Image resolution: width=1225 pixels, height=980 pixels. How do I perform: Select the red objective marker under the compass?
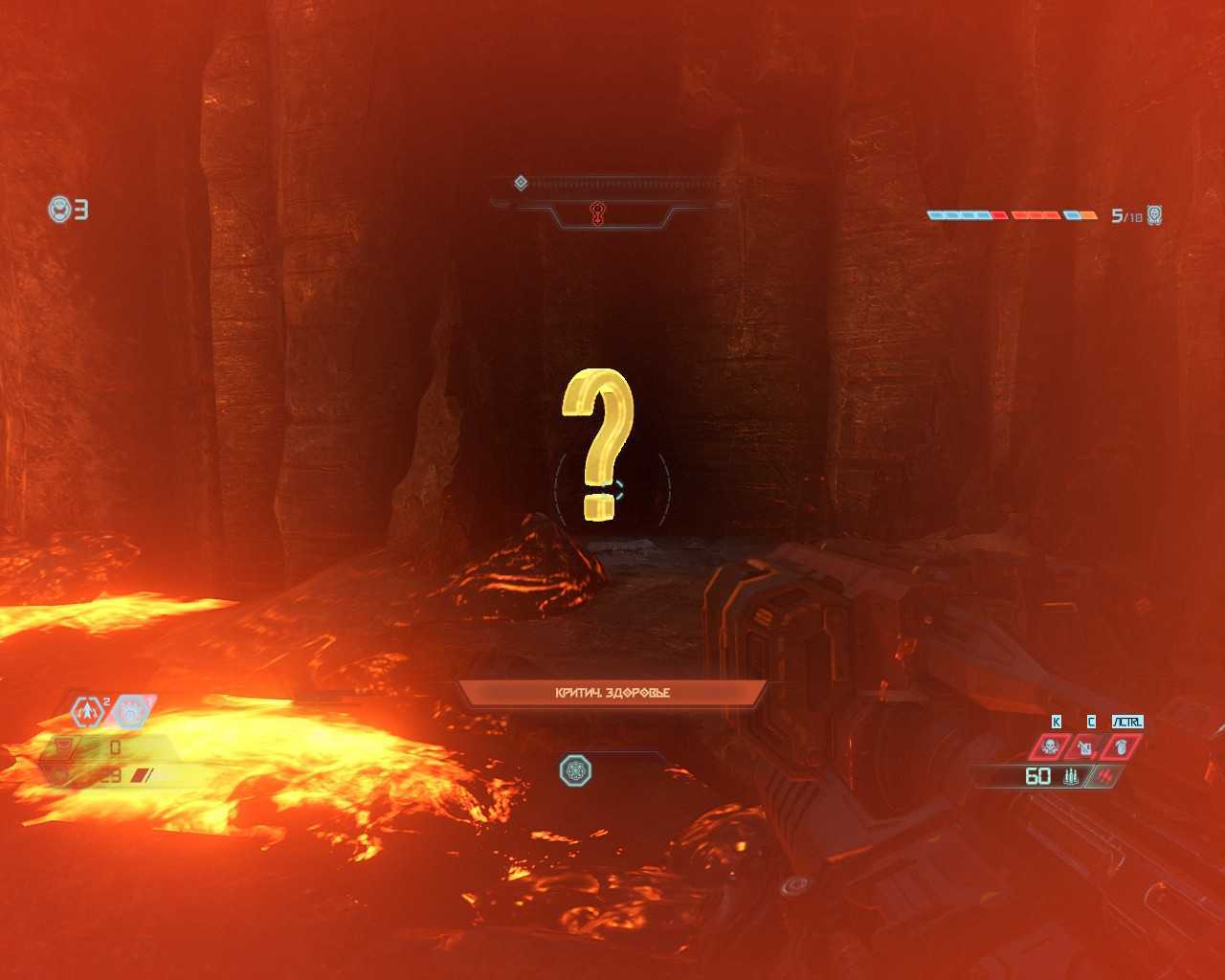[x=598, y=214]
